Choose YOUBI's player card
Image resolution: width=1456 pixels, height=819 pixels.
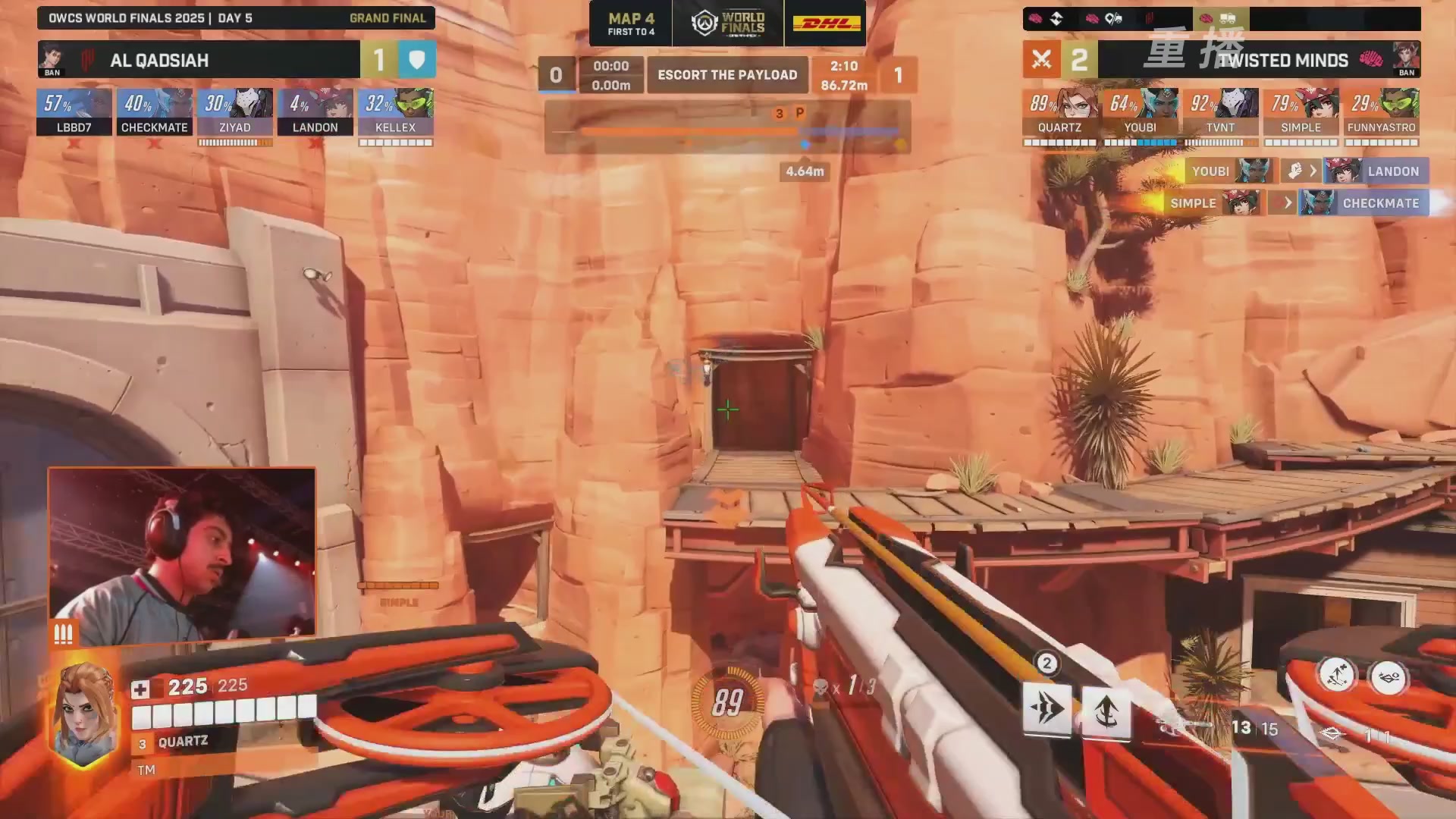click(1140, 111)
